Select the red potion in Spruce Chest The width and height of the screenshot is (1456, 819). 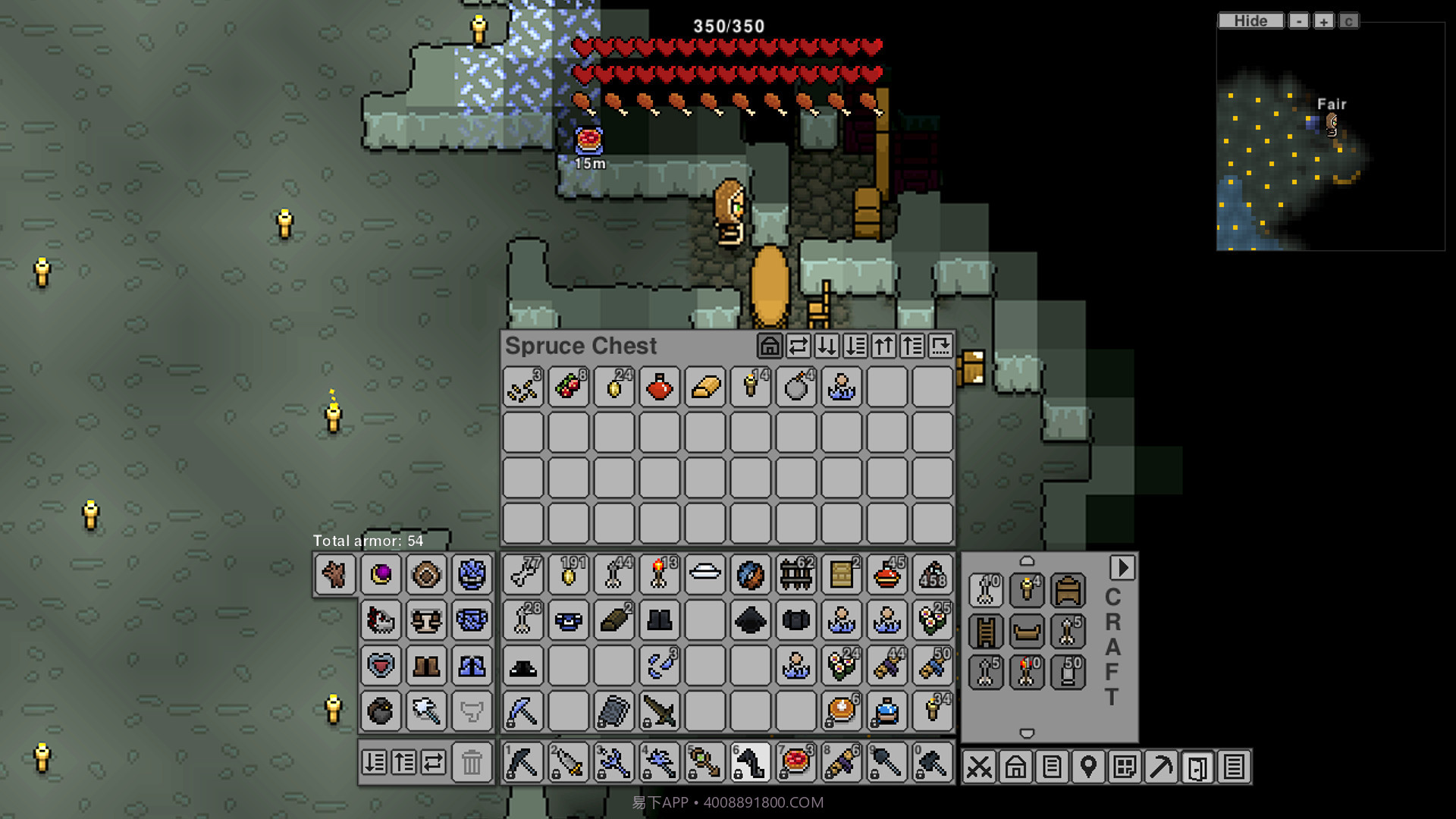[659, 388]
